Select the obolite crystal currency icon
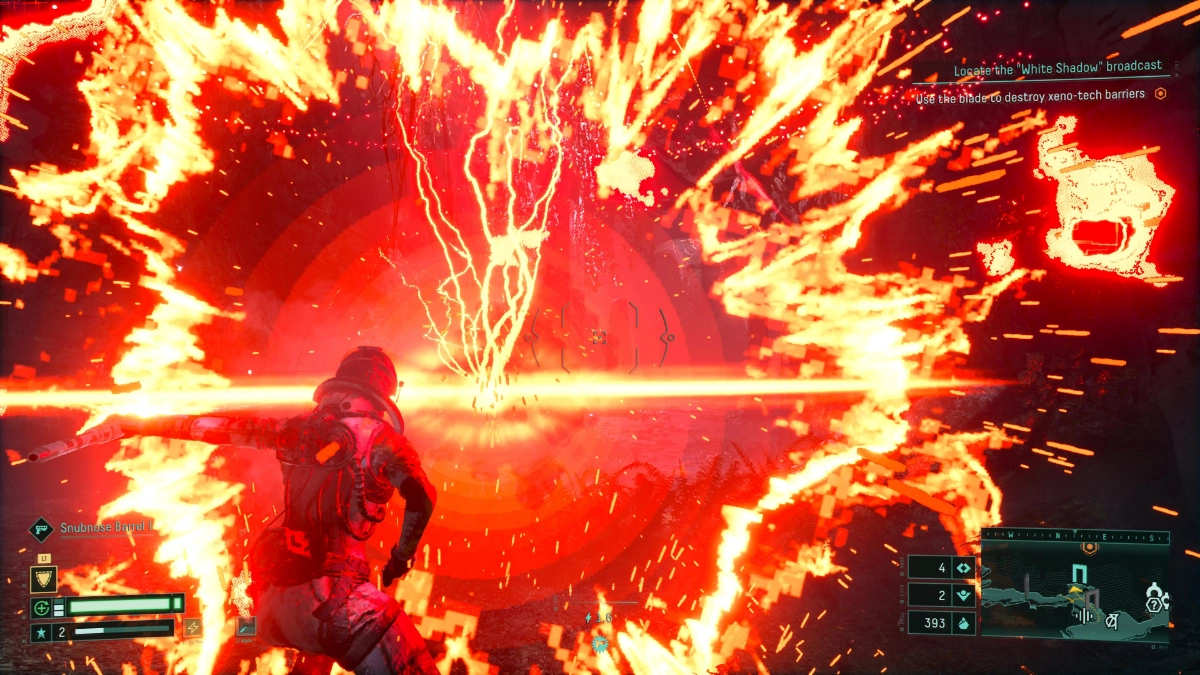The image size is (1200, 675). [963, 622]
